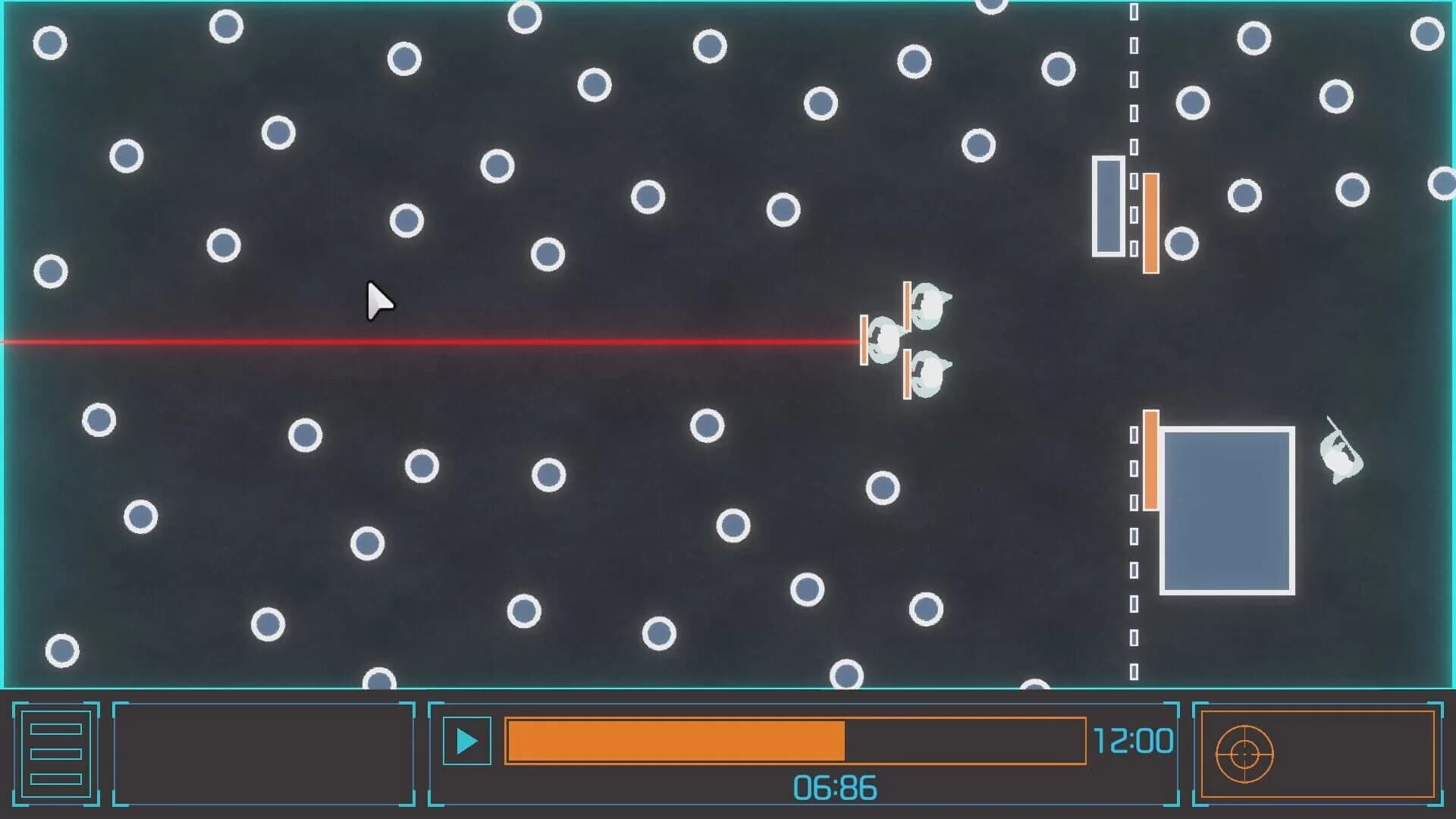1456x819 pixels.
Task: Click the guard behind the topmost orange shield
Action: (x=927, y=307)
